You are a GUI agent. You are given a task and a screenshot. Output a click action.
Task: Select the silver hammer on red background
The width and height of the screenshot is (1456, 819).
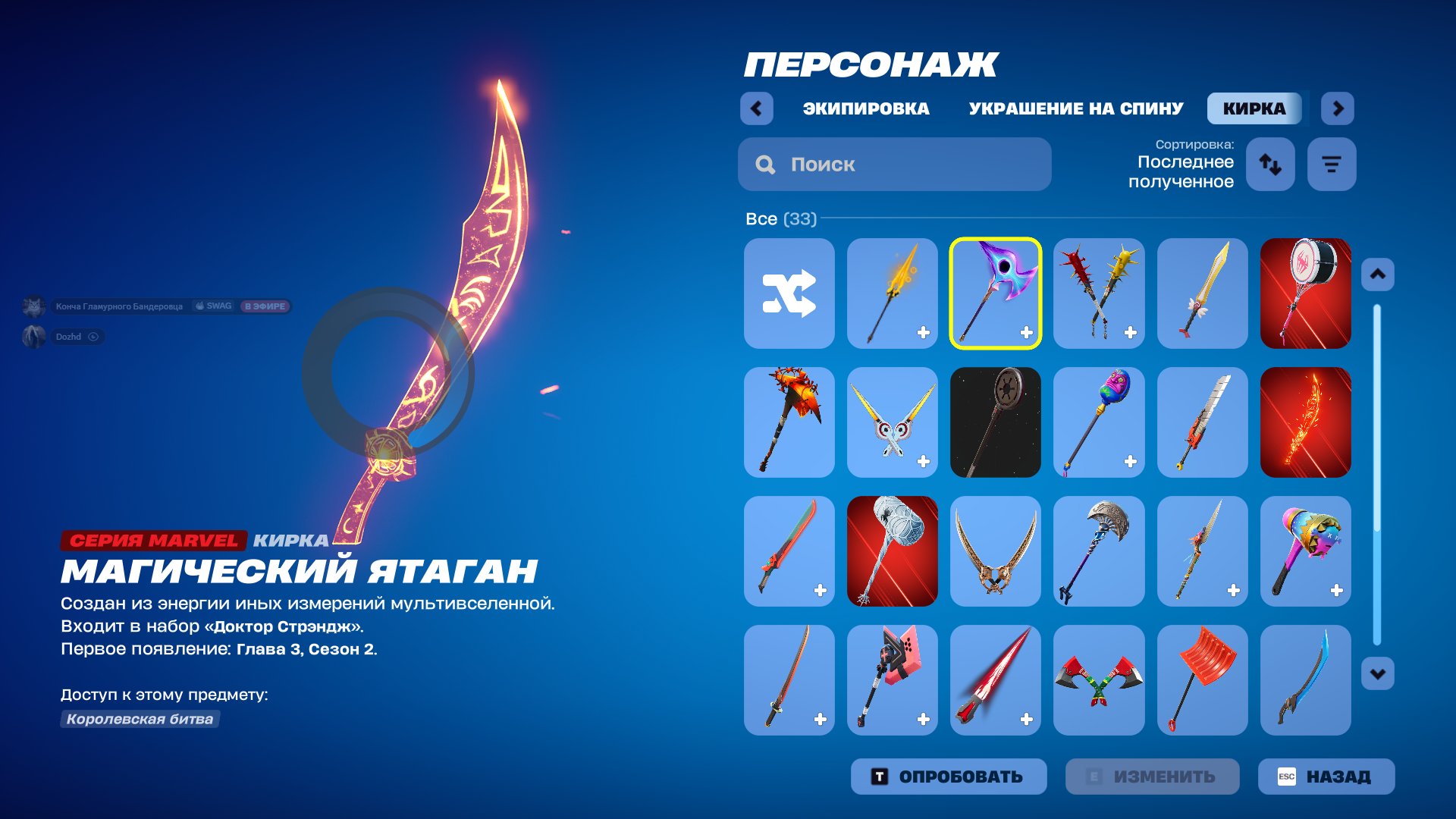892,551
